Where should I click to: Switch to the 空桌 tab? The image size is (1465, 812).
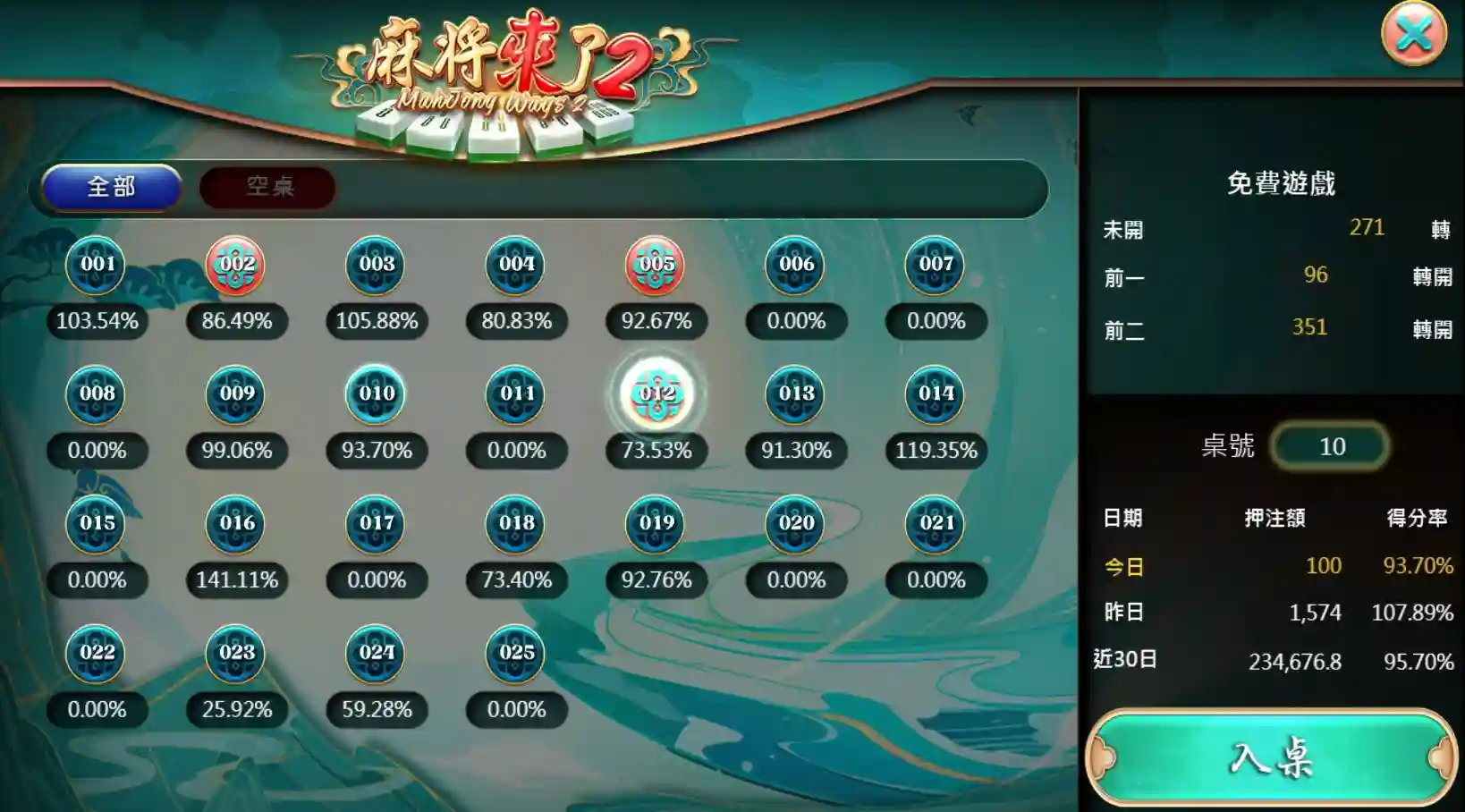pos(266,188)
